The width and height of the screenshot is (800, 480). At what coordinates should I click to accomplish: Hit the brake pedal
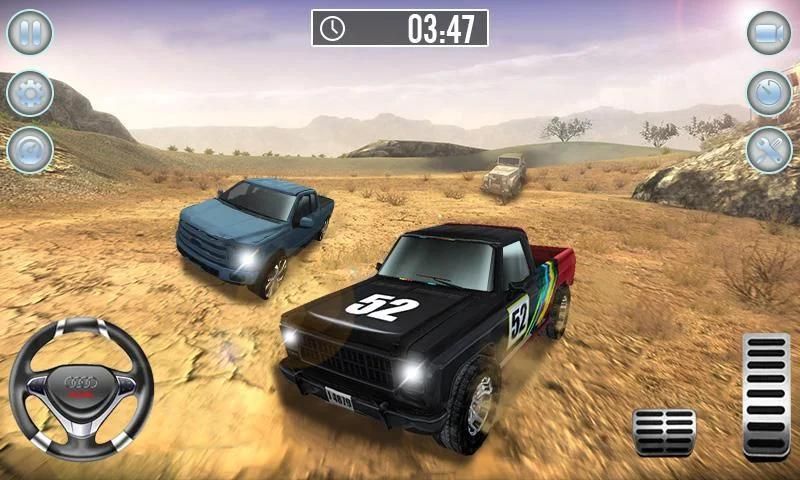[x=664, y=432]
